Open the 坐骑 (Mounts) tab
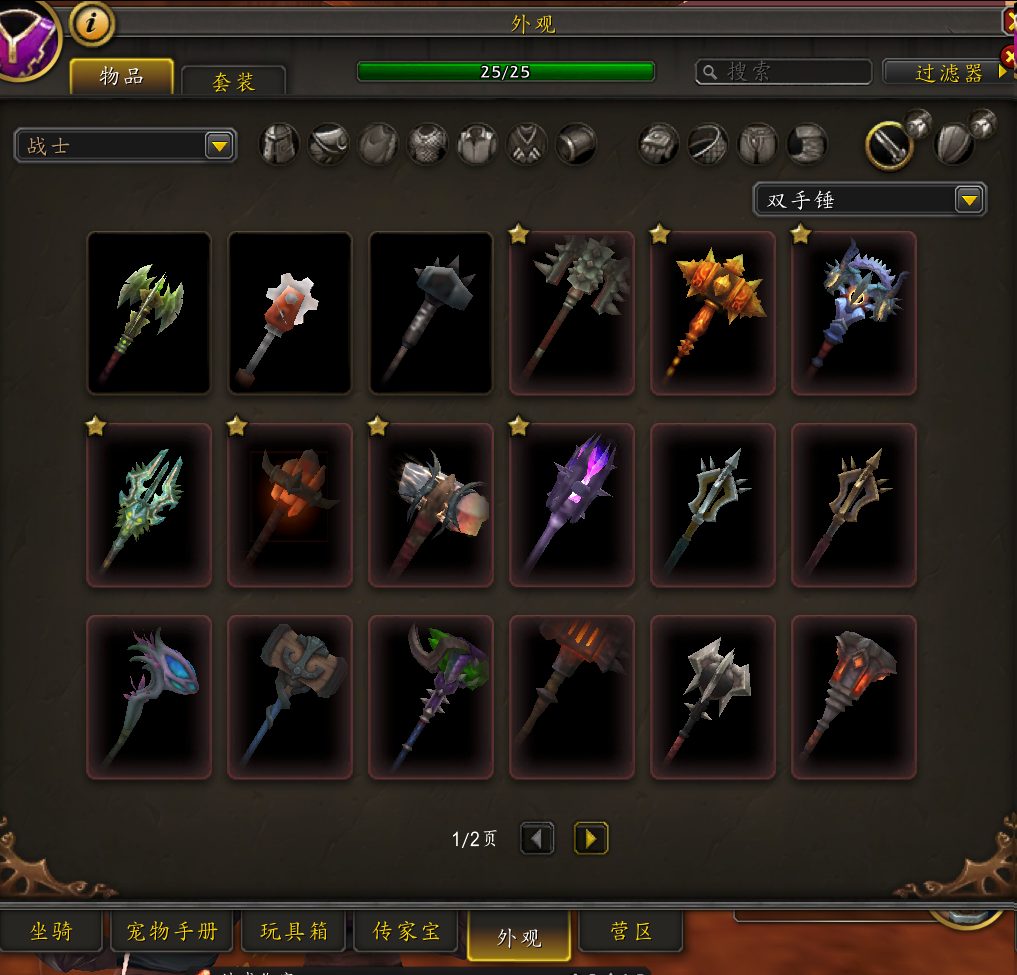 tap(51, 932)
